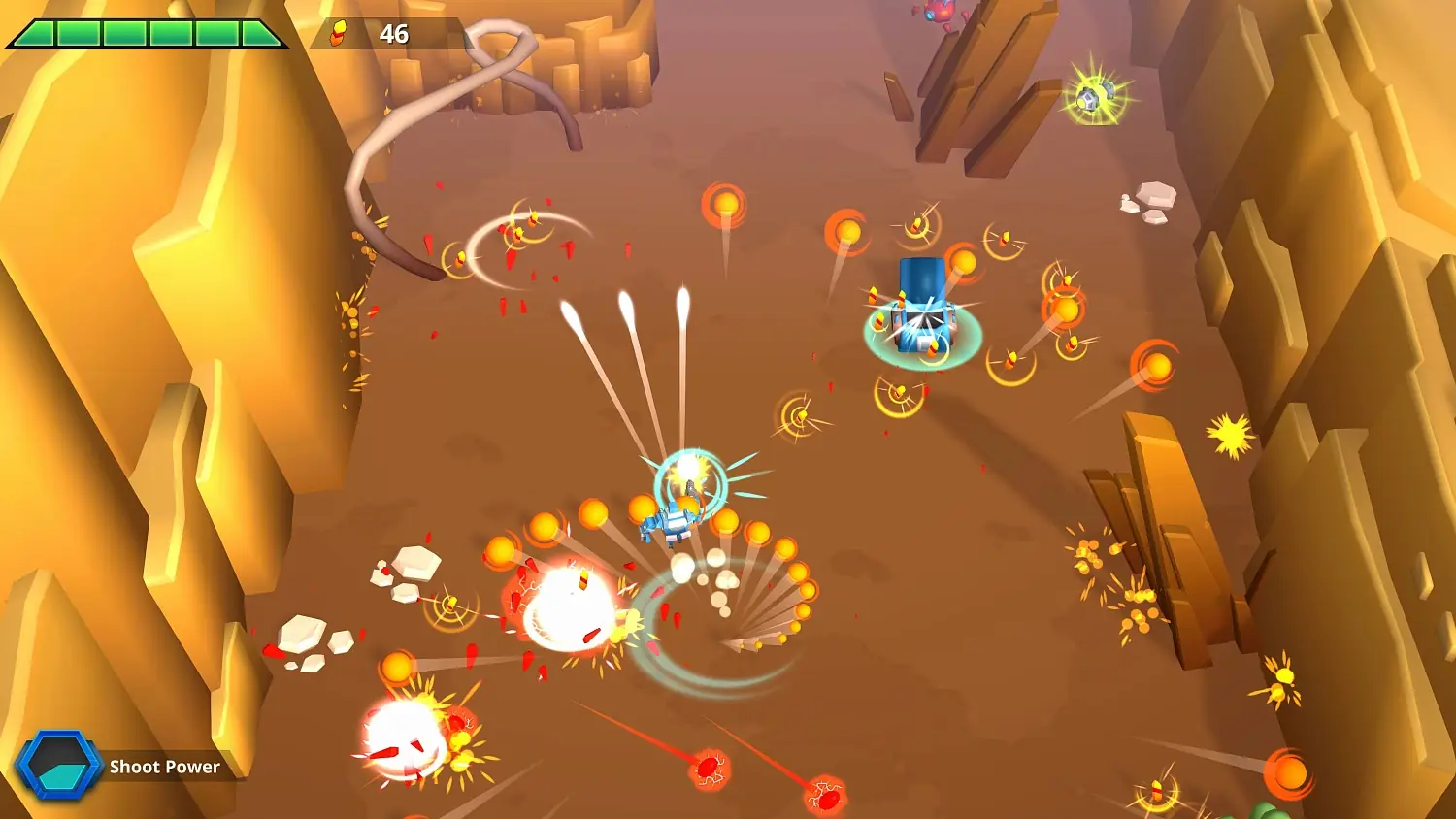Screen dimensions: 1456x819
Task: Click the score value 46
Action: click(x=392, y=35)
